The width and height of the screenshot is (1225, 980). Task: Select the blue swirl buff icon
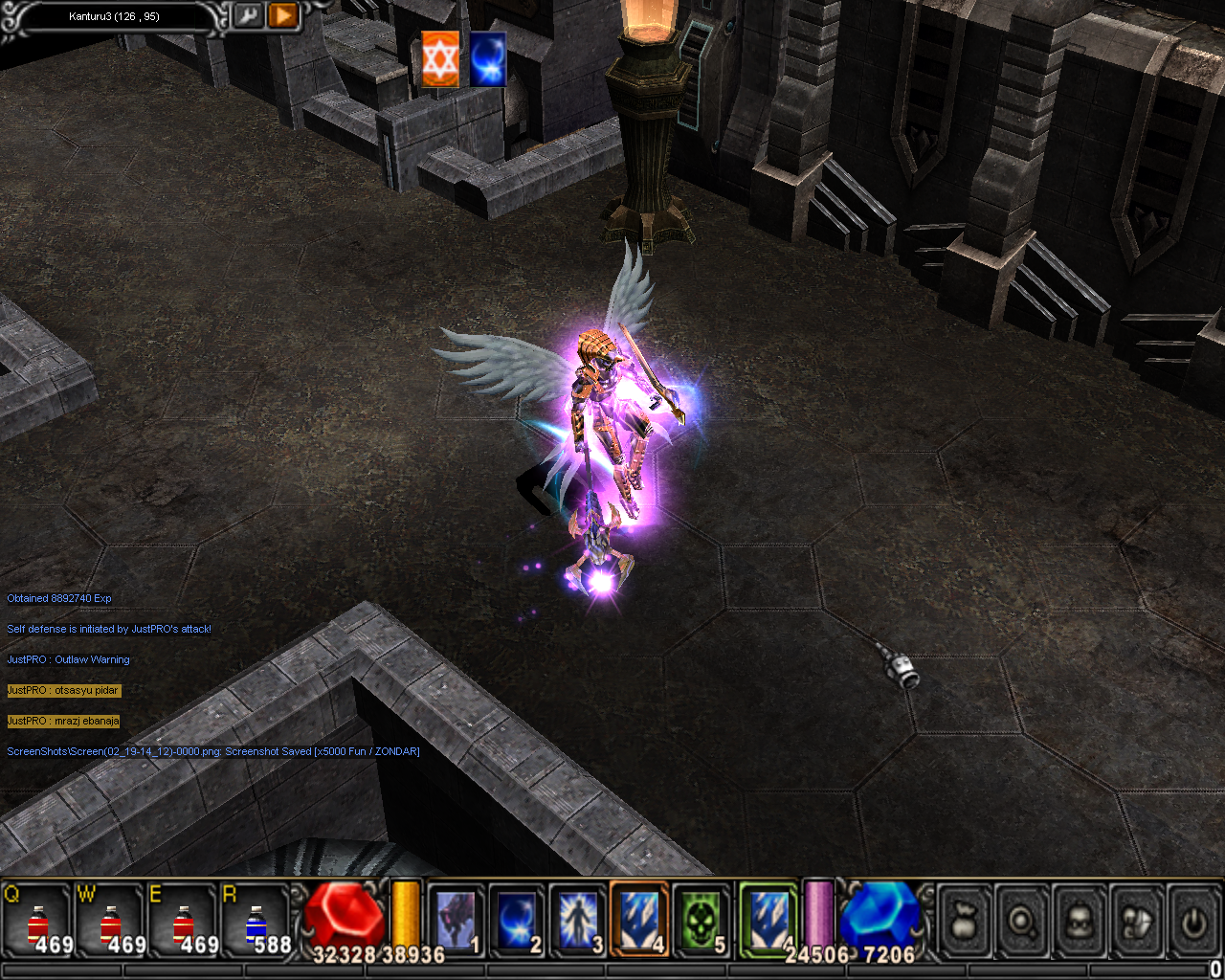pos(487,59)
